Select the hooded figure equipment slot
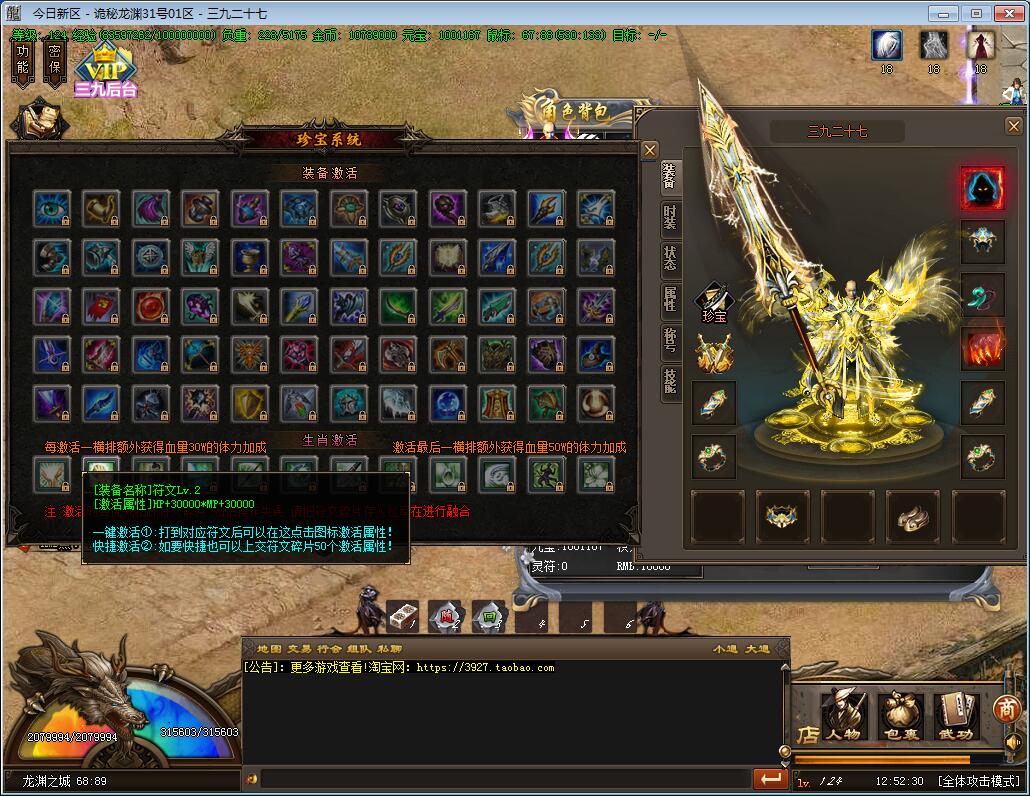This screenshot has height=796, width=1030. tap(982, 188)
